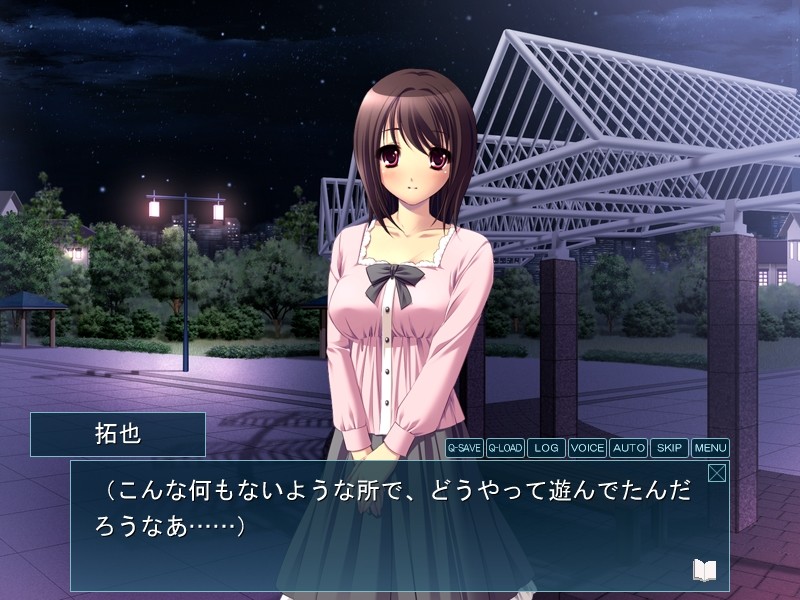Screen dimensions: 800x600
Task: Open the LOG message history
Action: pos(546,448)
